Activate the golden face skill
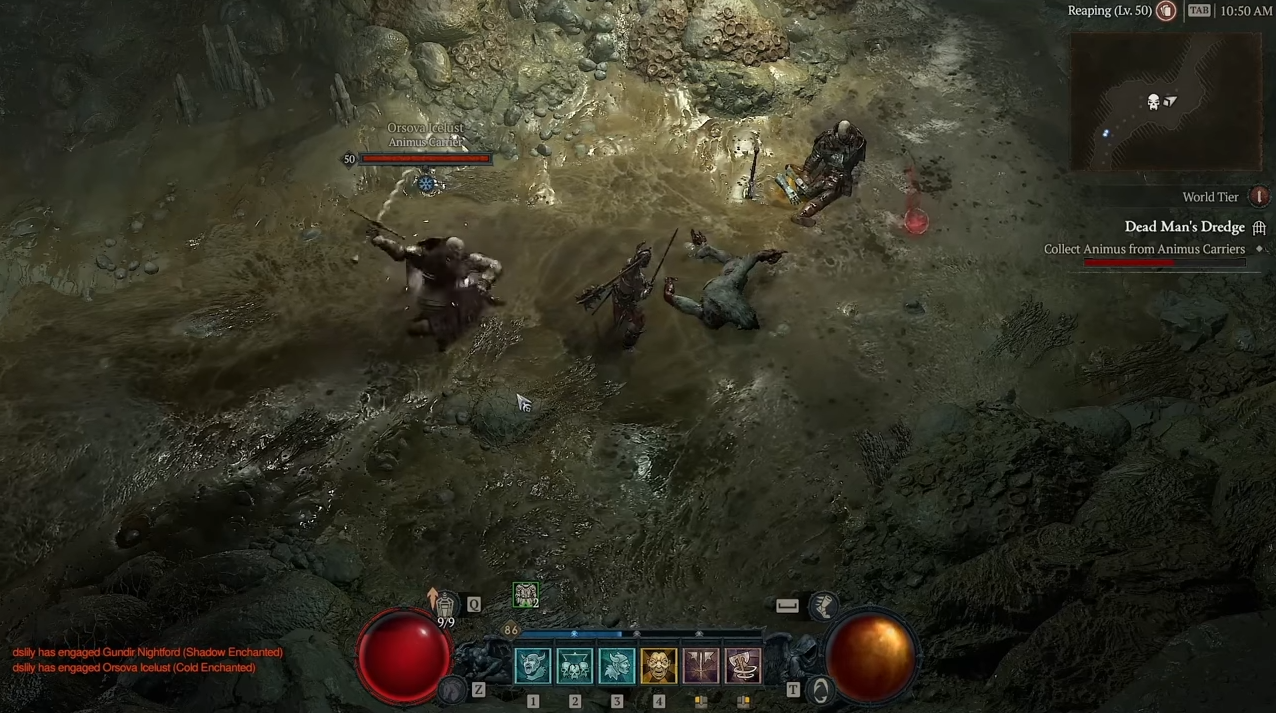 click(x=658, y=666)
